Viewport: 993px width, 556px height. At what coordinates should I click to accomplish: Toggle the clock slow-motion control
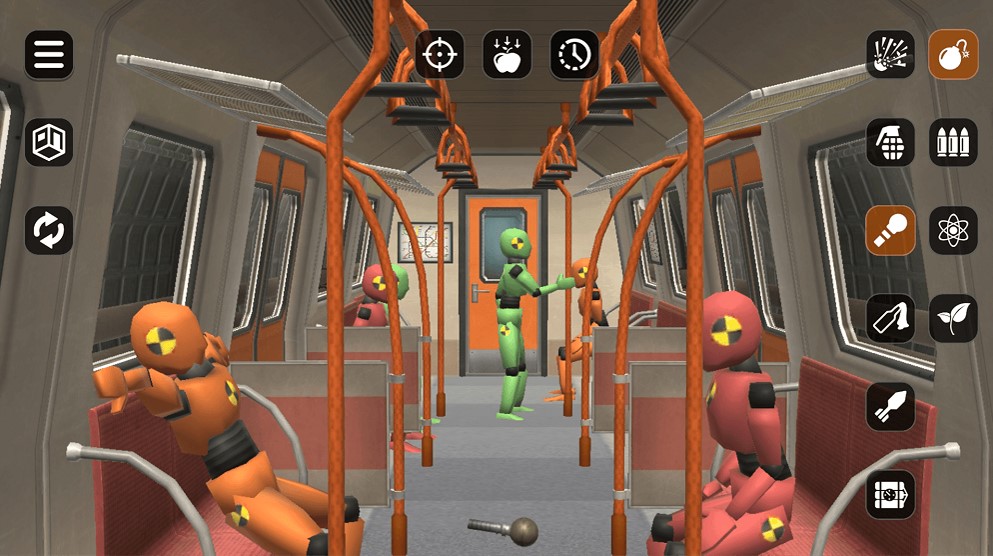click(x=575, y=55)
